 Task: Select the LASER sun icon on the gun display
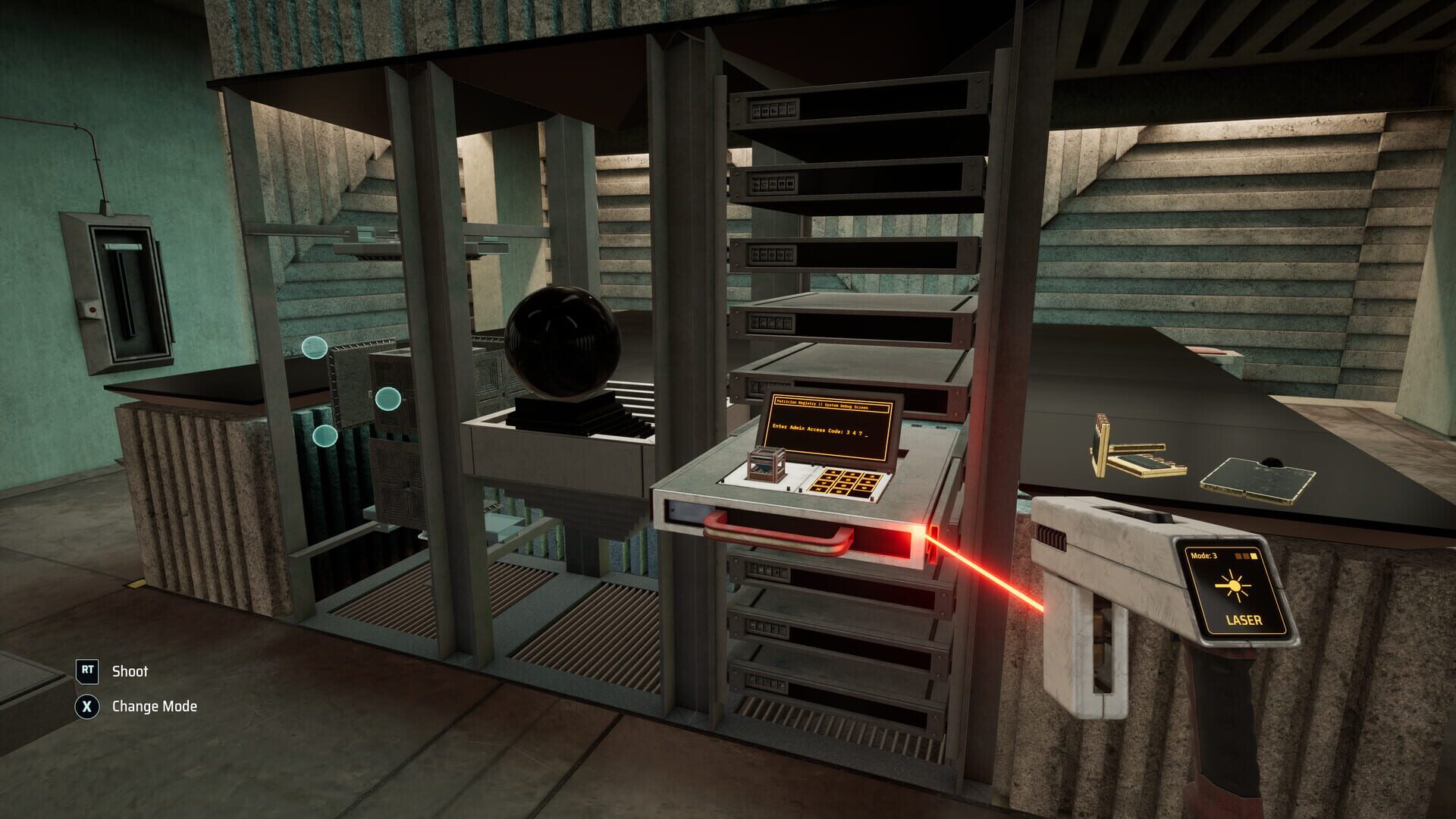1234,585
